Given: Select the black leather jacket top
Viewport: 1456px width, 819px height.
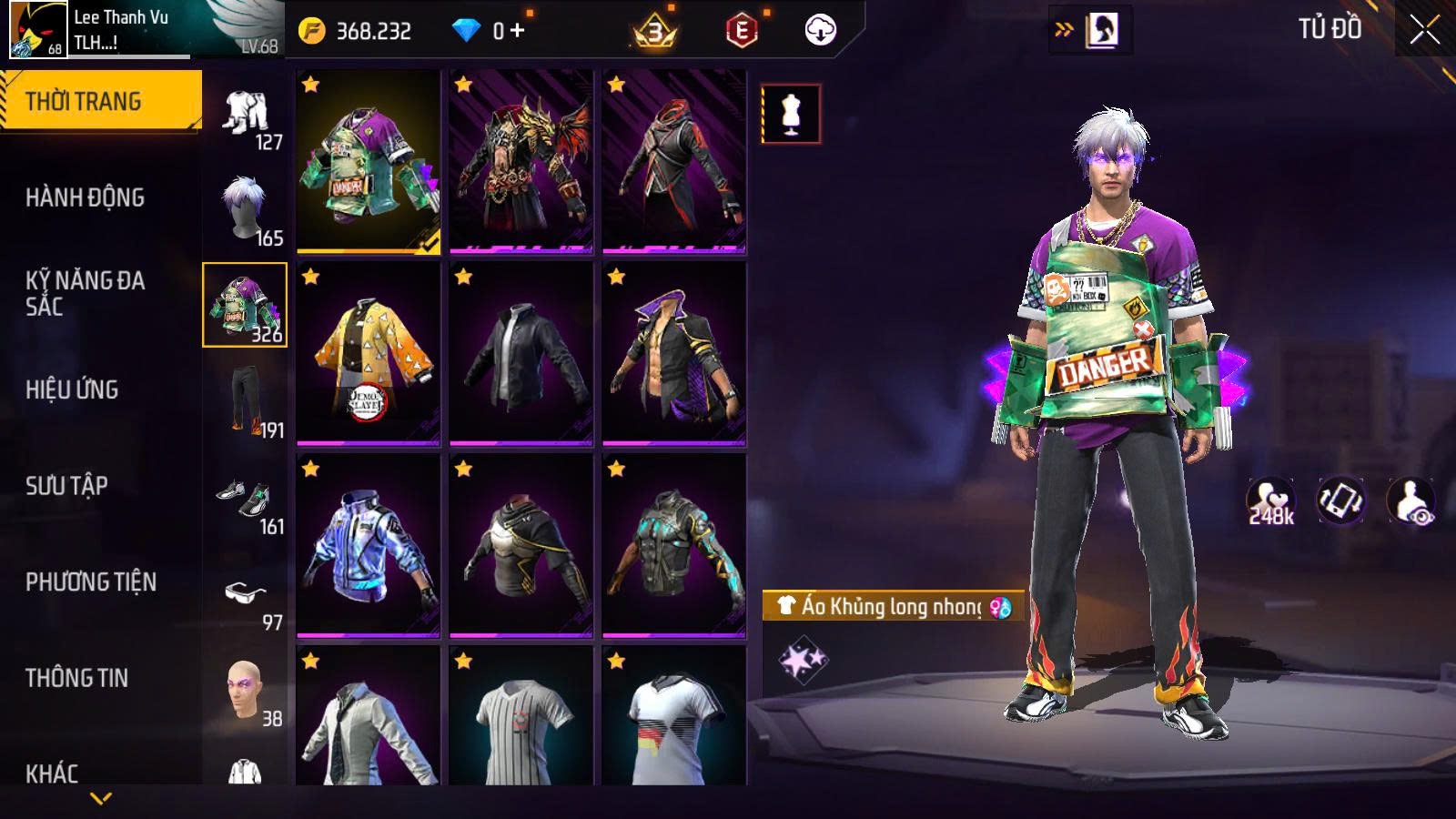Looking at the screenshot, I should tap(521, 354).
